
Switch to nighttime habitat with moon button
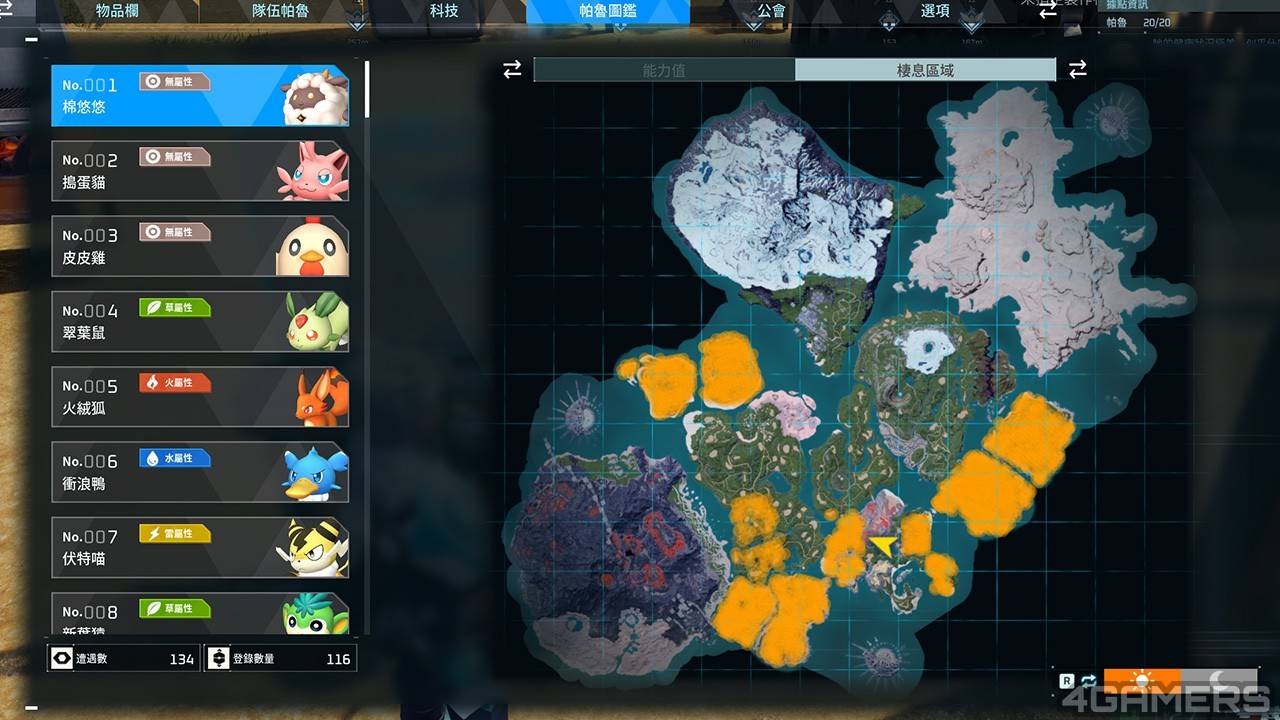pos(1219,681)
